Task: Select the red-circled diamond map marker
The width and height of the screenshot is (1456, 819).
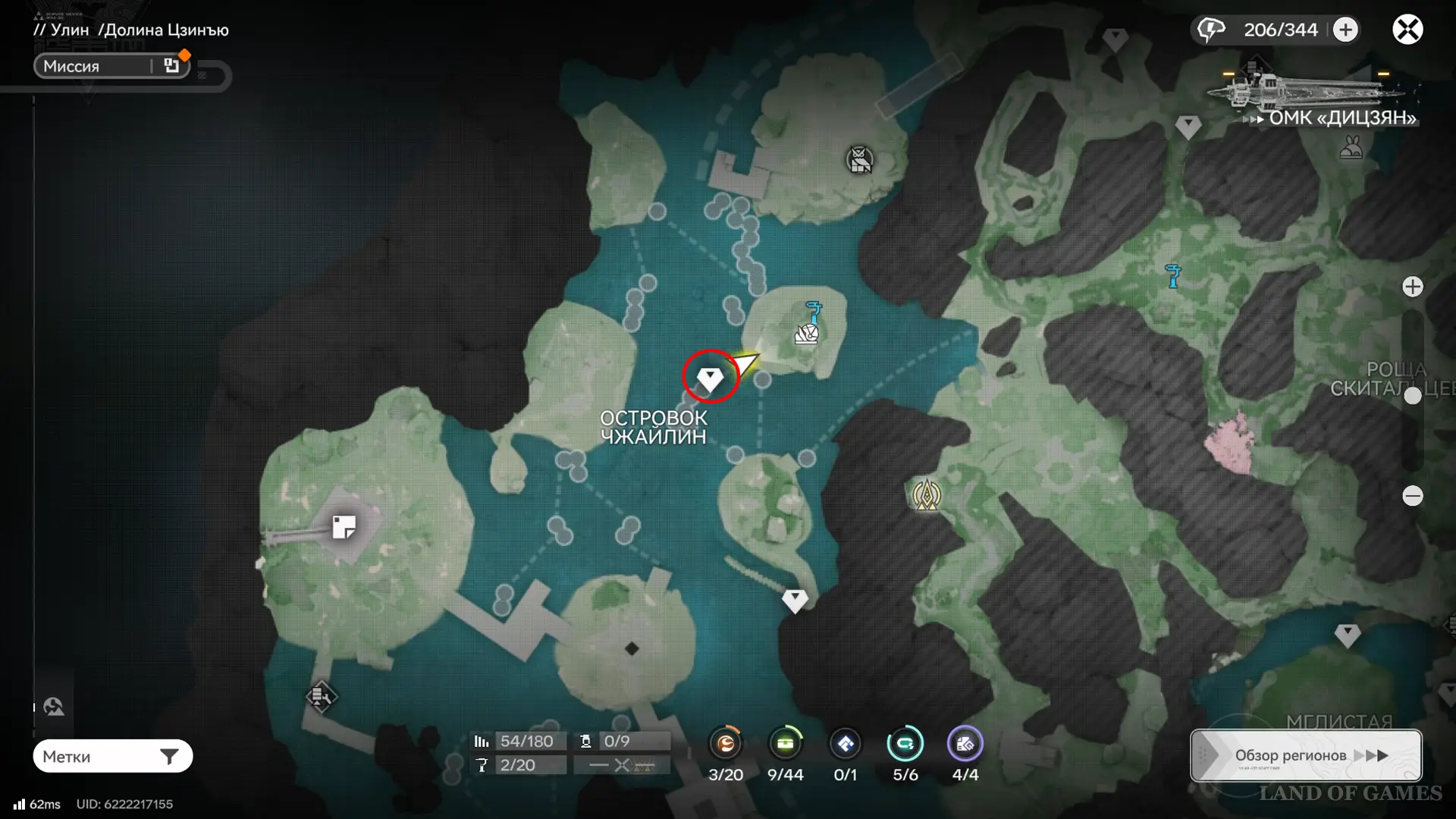Action: tap(710, 377)
